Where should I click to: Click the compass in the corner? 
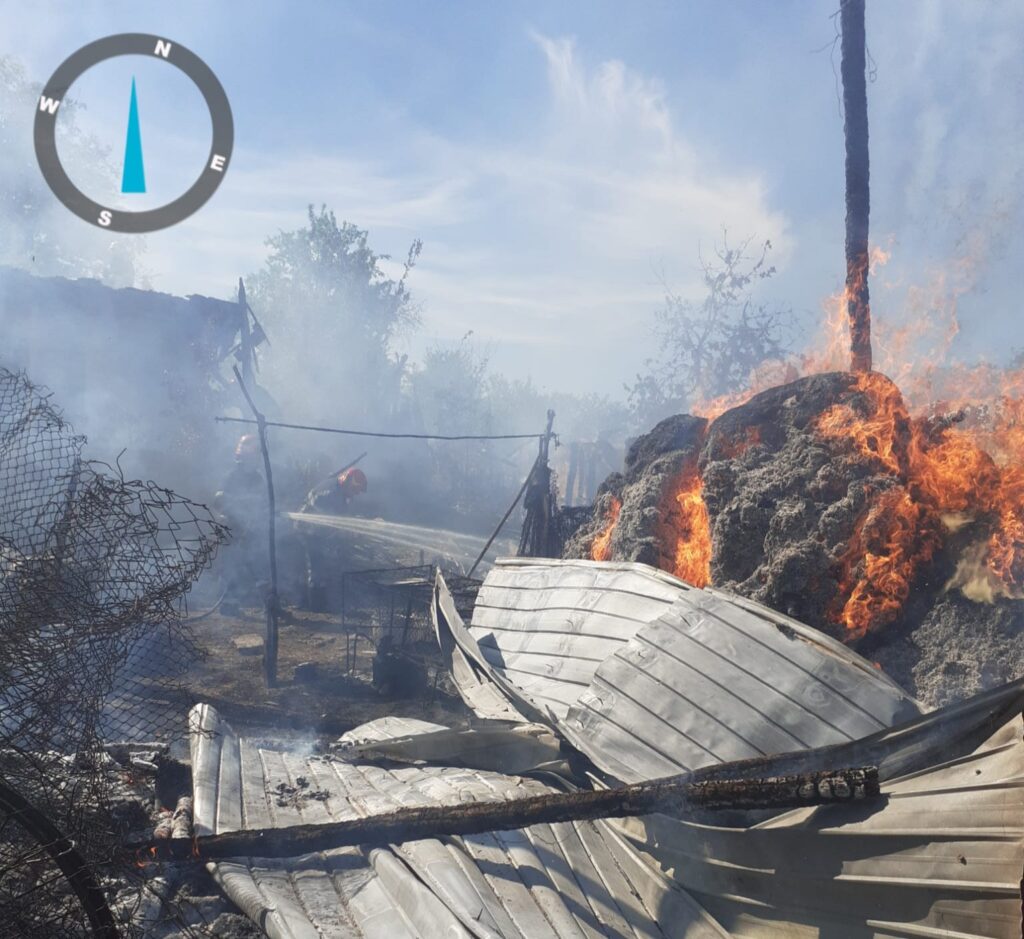click(x=133, y=133)
